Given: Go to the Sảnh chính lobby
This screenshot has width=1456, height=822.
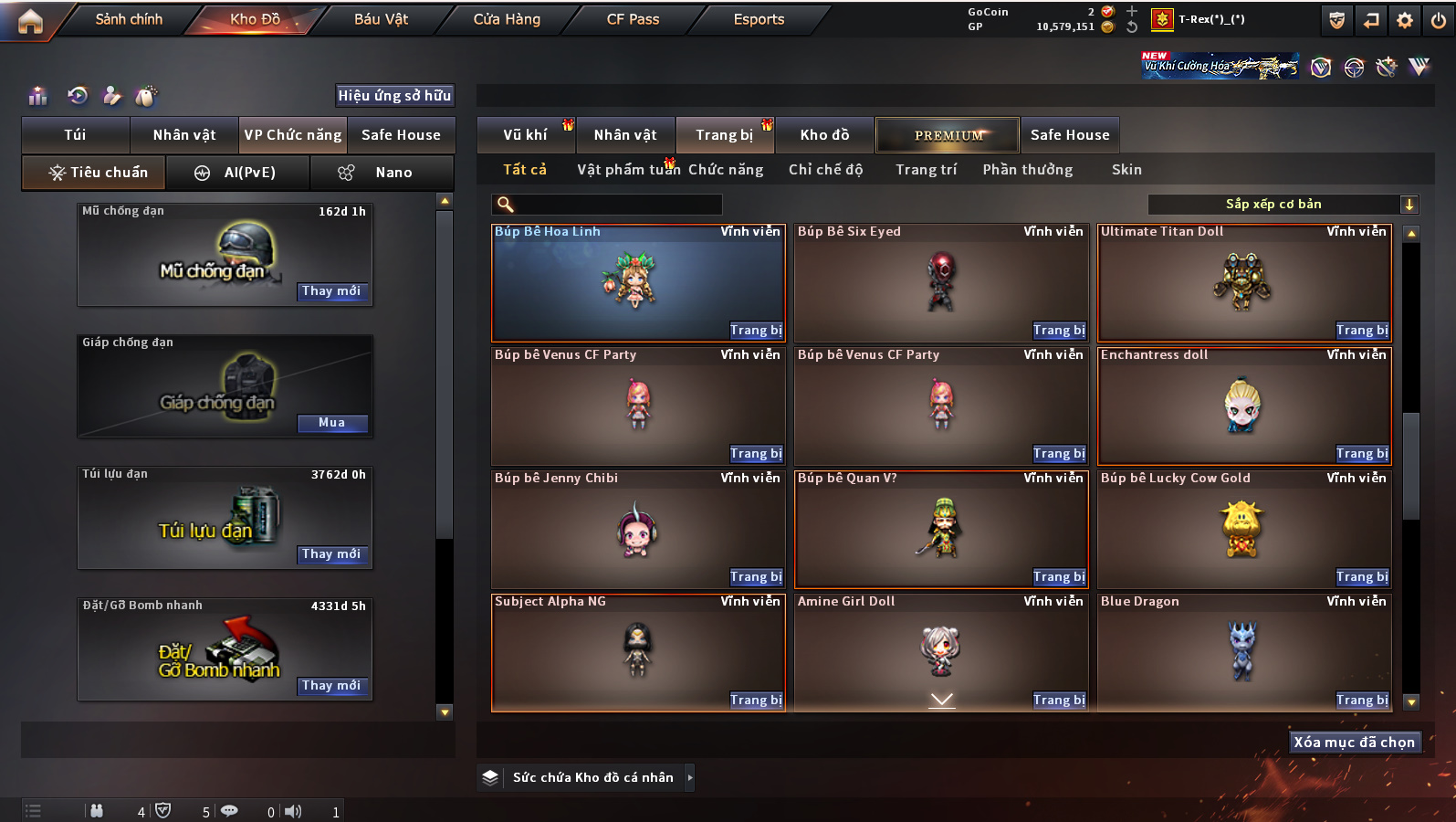Looking at the screenshot, I should coord(129,19).
